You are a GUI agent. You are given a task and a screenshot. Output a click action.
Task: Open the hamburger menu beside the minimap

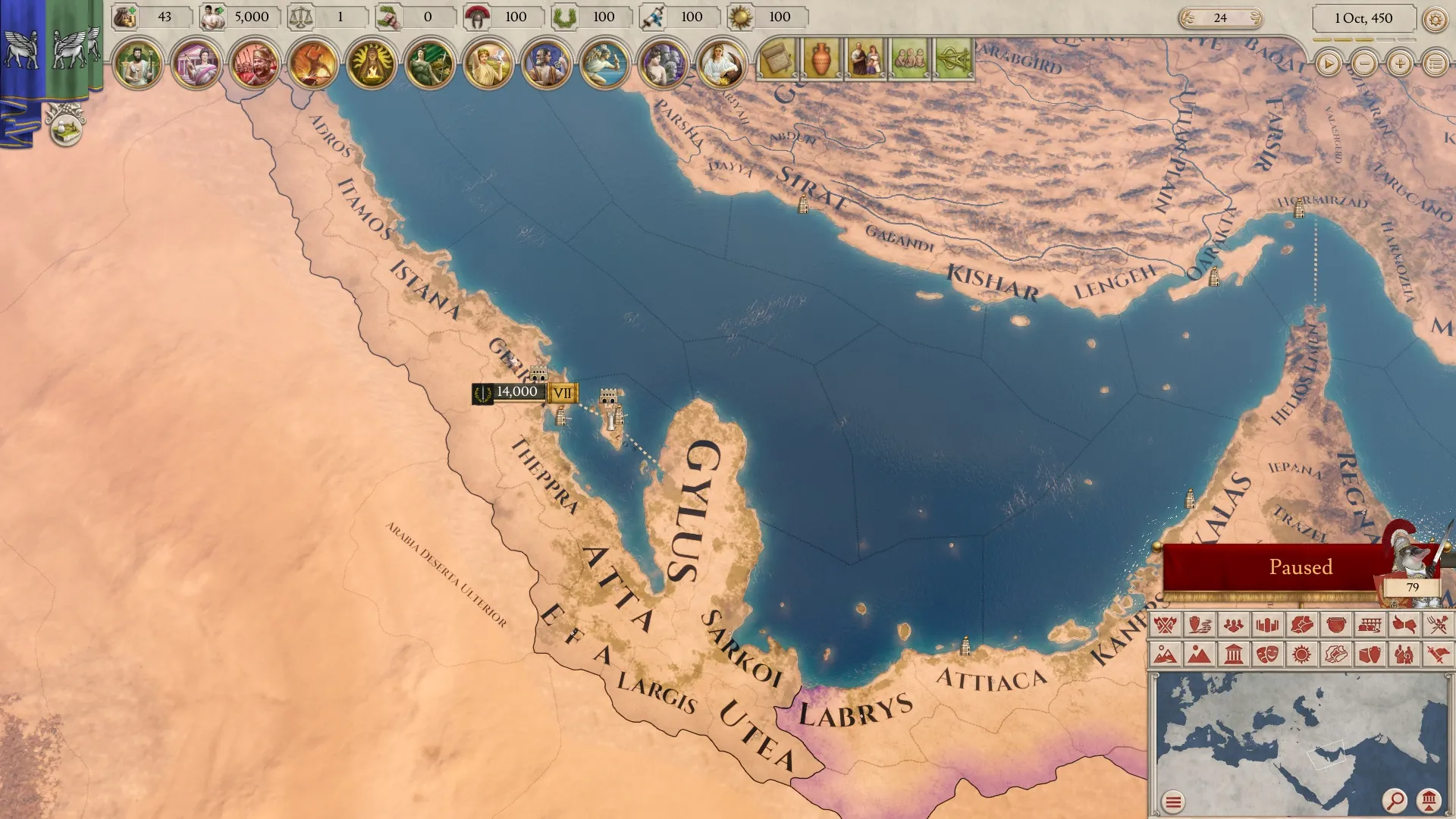point(1173,802)
